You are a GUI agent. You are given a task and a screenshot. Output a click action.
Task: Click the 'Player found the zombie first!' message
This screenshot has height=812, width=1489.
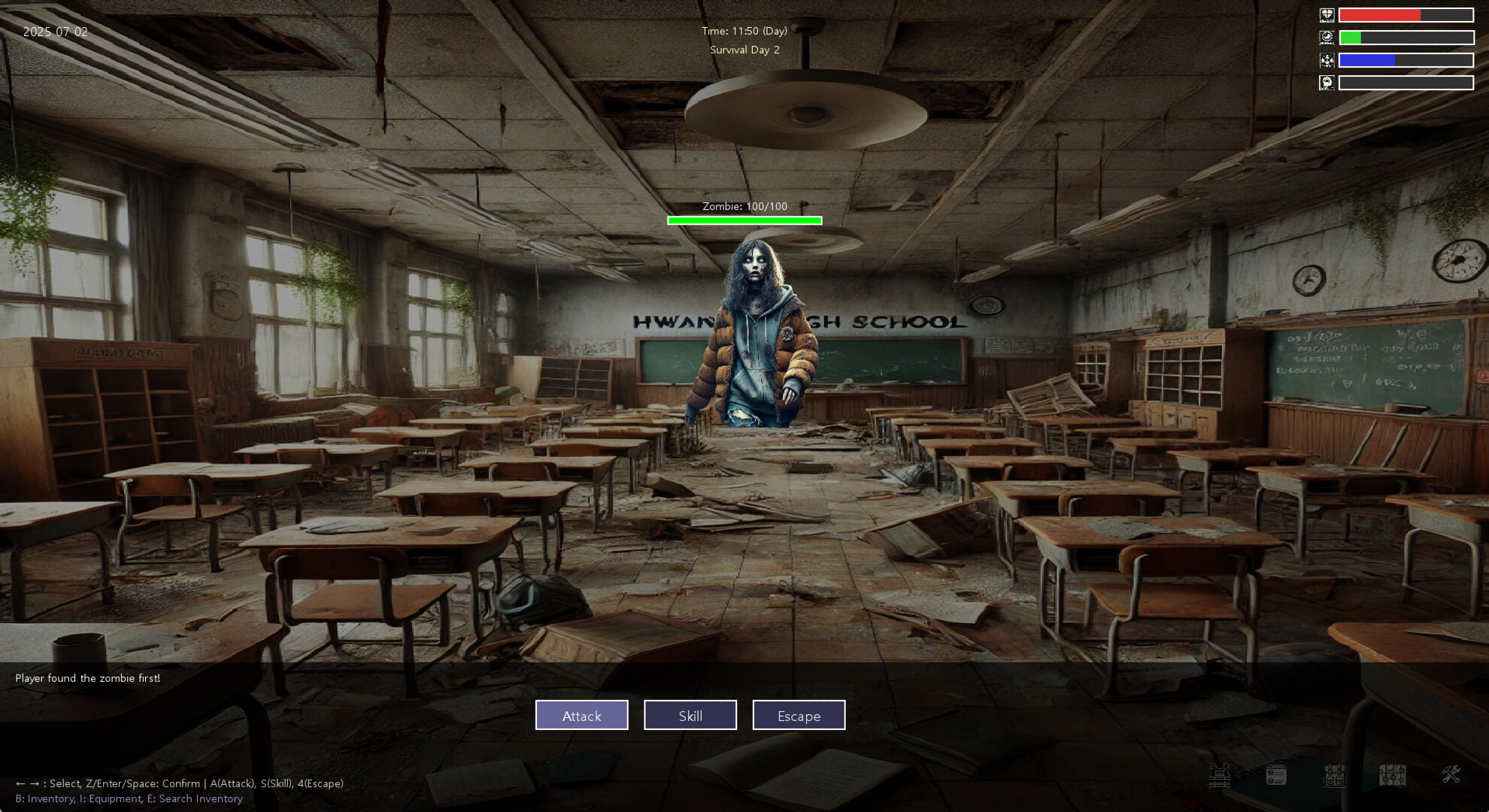88,677
